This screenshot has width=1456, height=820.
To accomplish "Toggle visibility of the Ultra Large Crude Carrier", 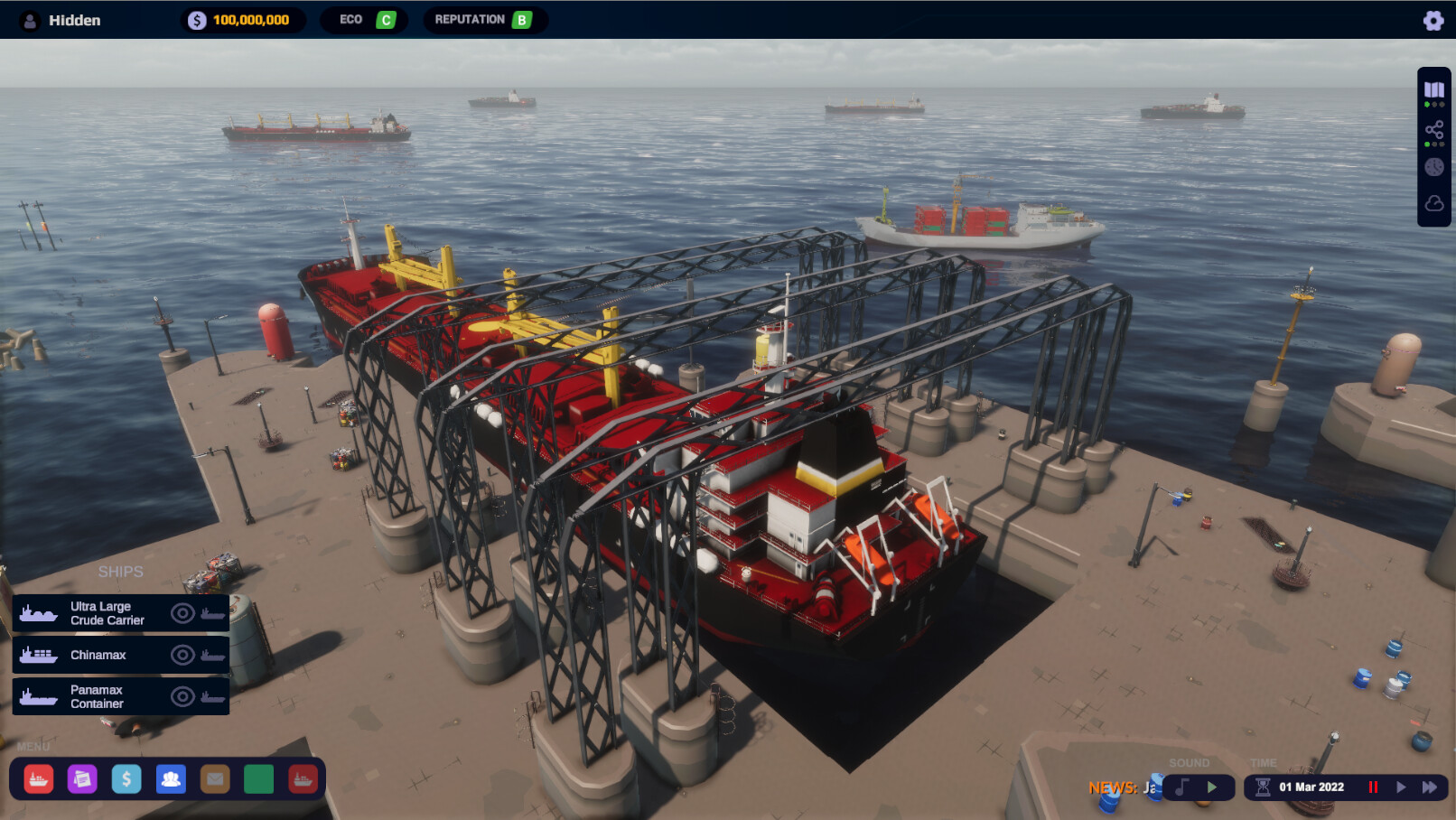I will 182,612.
